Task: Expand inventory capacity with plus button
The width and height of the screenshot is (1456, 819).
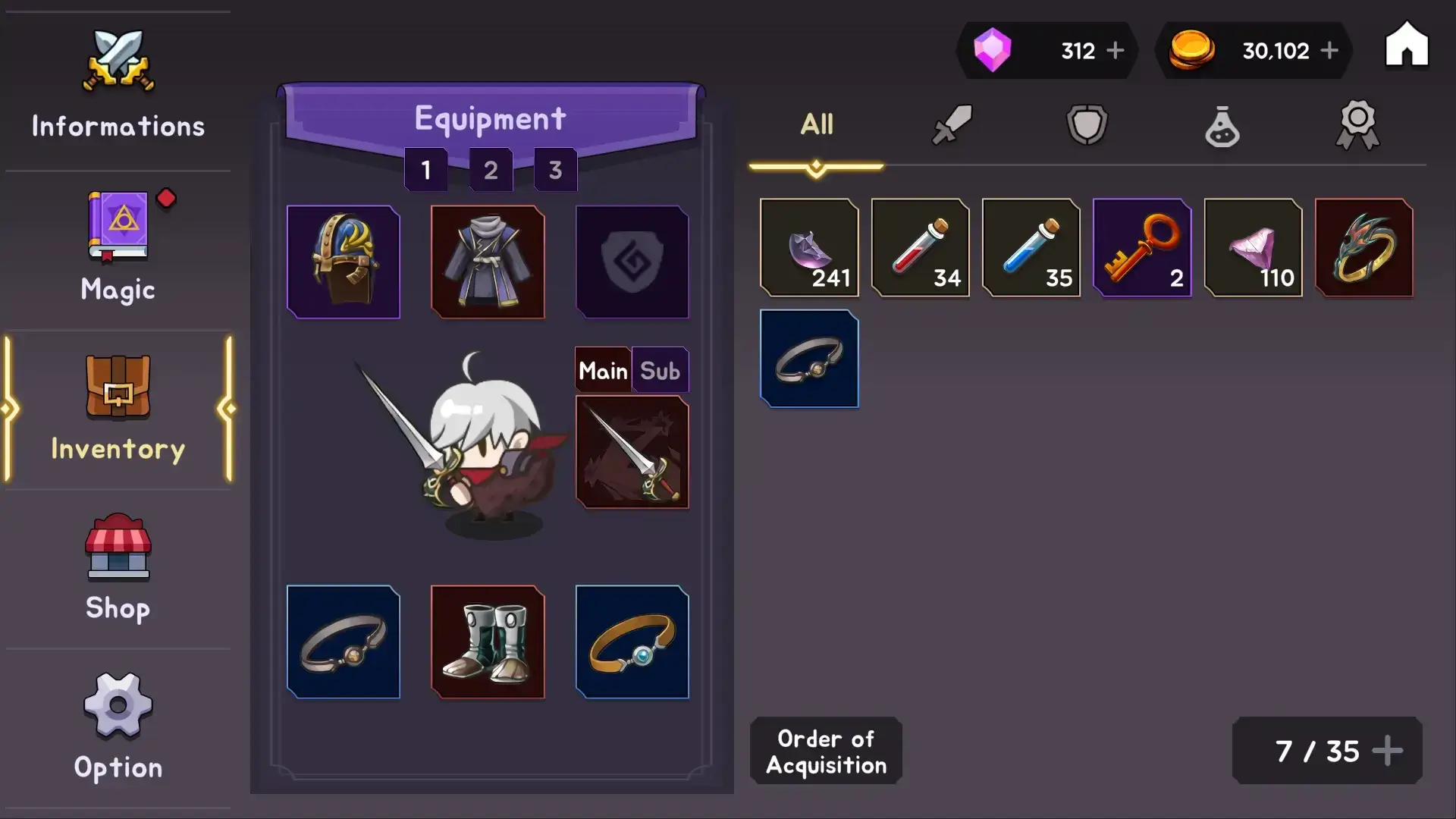Action: pos(1387,751)
